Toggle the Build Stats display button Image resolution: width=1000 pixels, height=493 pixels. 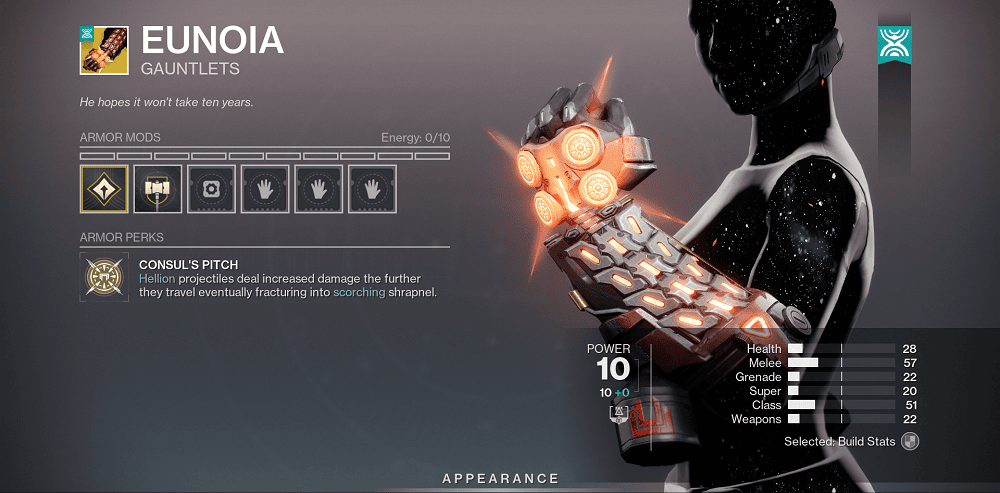click(909, 441)
